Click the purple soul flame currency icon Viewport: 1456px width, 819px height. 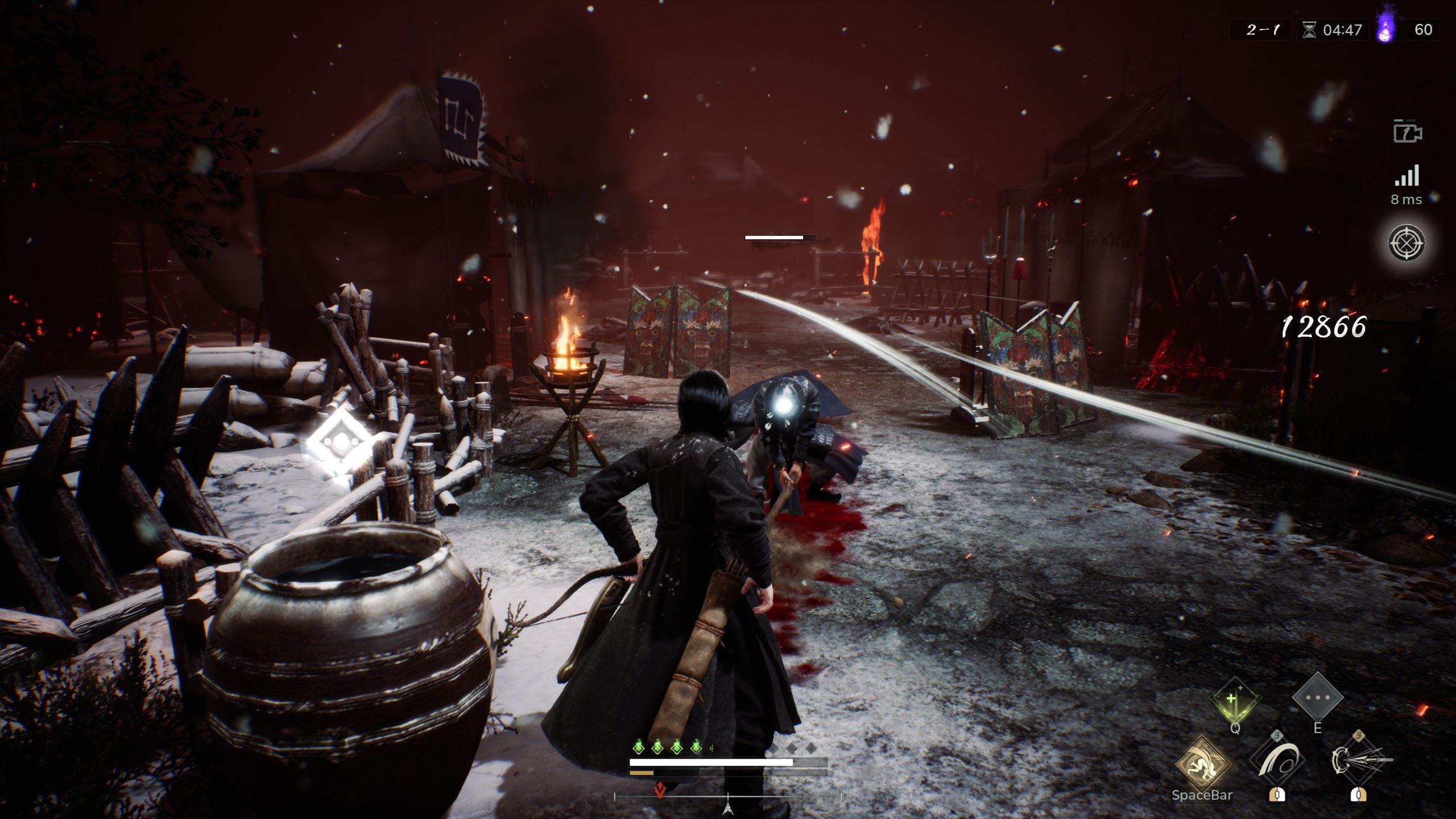pyautogui.click(x=1386, y=28)
